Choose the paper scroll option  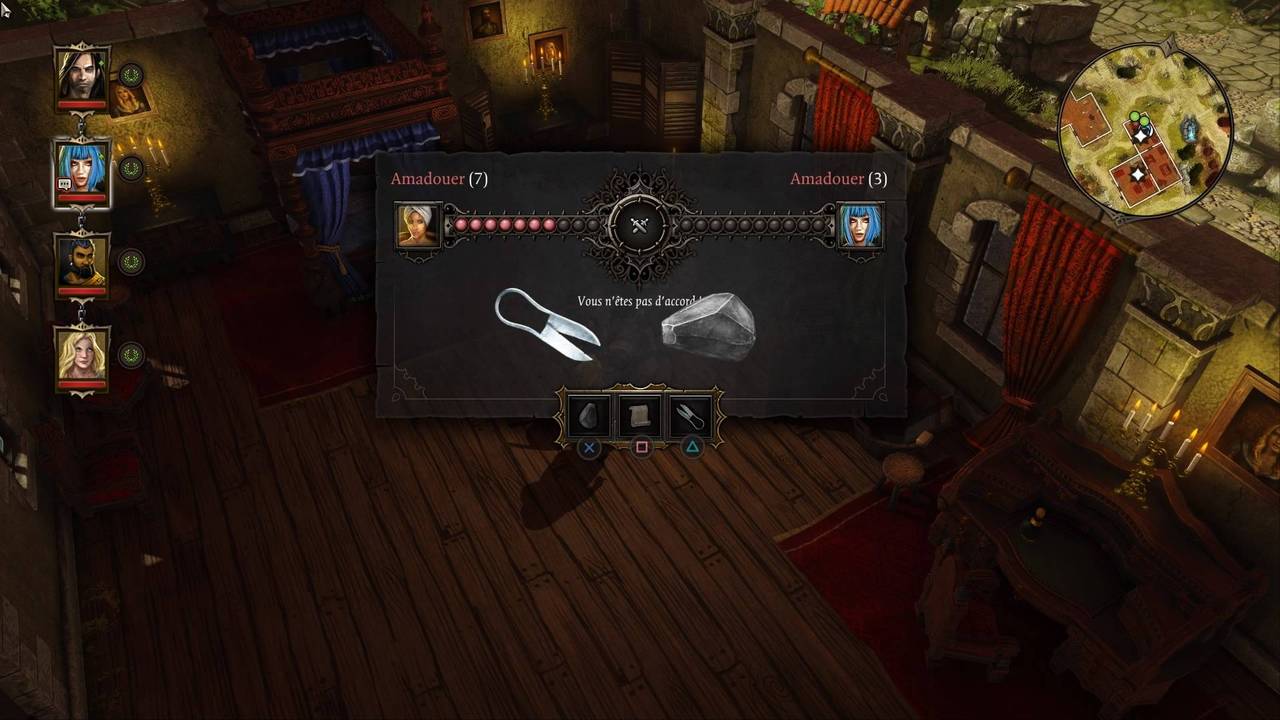point(641,415)
